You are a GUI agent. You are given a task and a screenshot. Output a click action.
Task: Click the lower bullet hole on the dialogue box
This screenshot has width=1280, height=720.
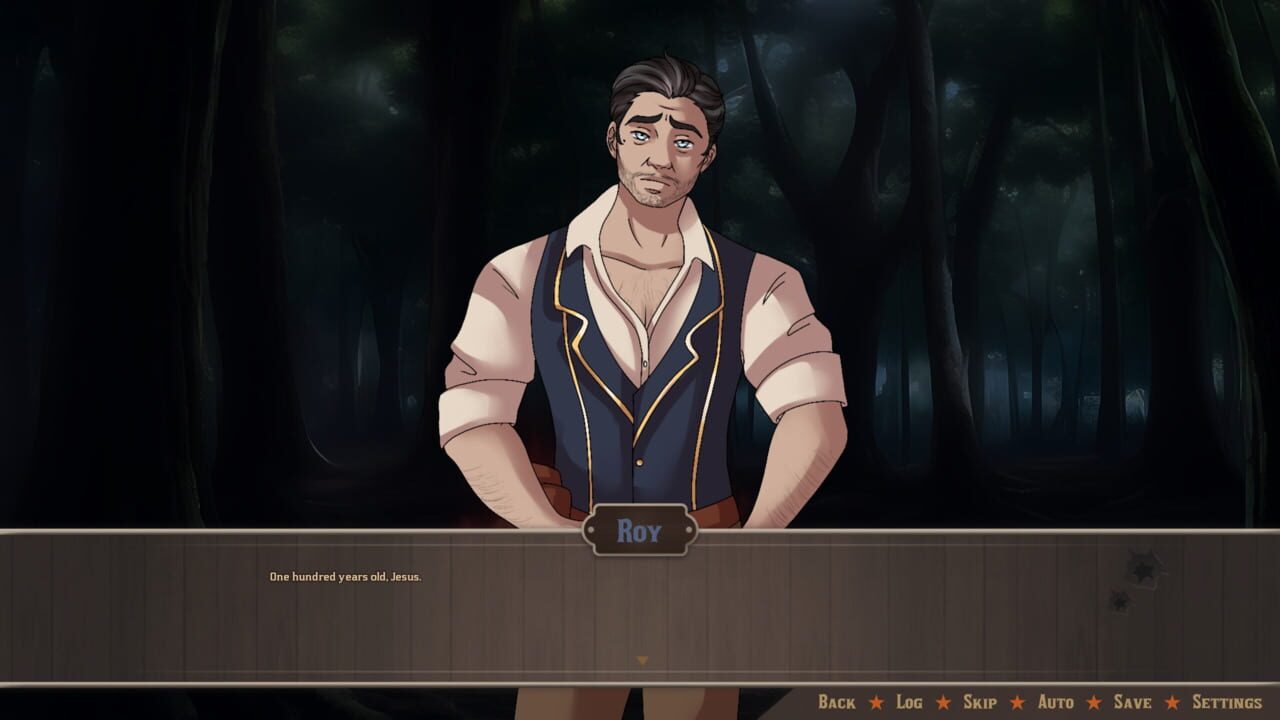1119,602
